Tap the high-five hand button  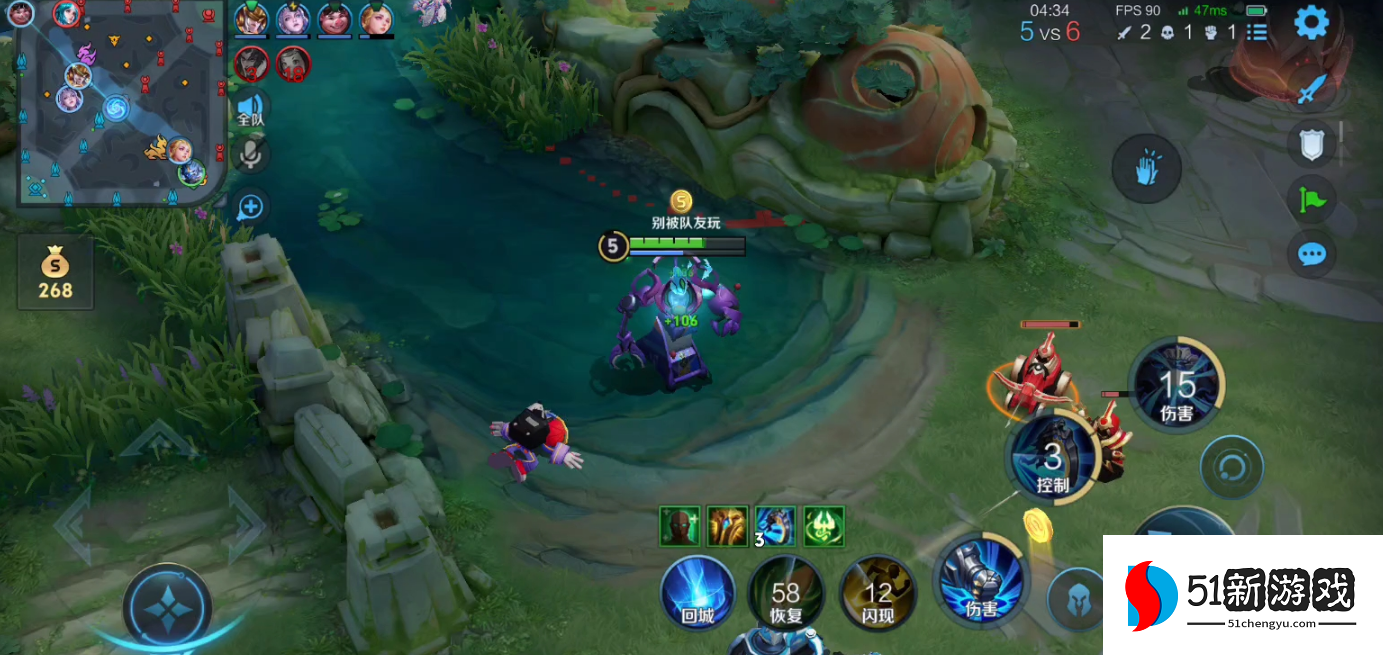1146,169
